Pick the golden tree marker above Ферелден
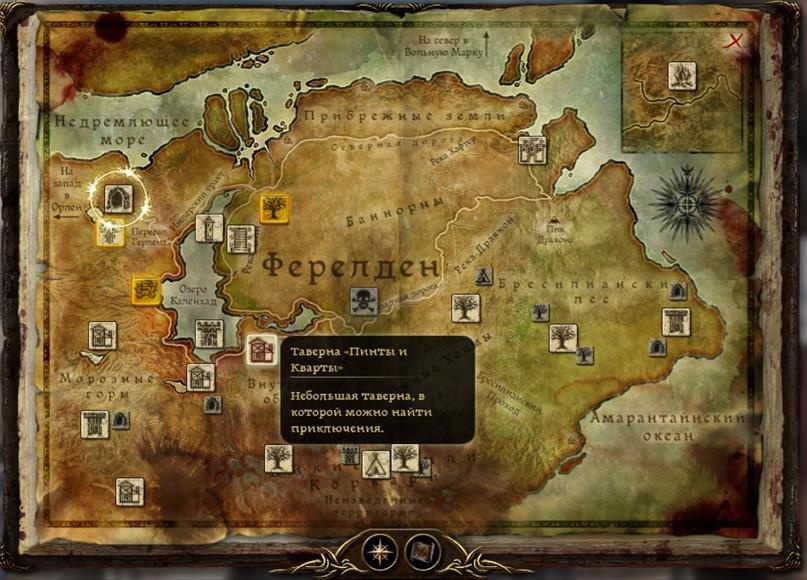The height and width of the screenshot is (580, 807). pyautogui.click(x=274, y=207)
